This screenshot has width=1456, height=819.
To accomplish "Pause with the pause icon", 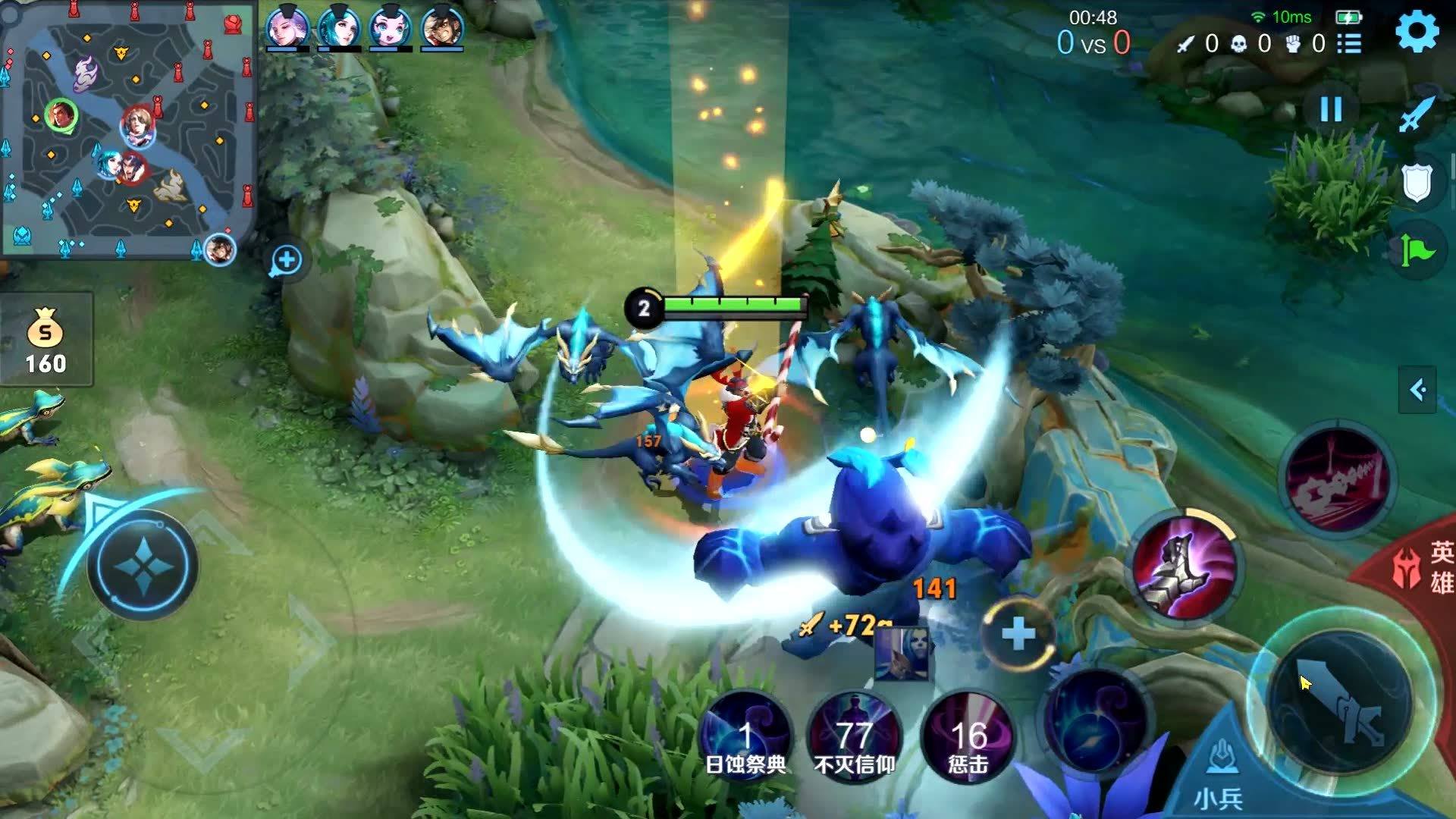I will coord(1331,110).
